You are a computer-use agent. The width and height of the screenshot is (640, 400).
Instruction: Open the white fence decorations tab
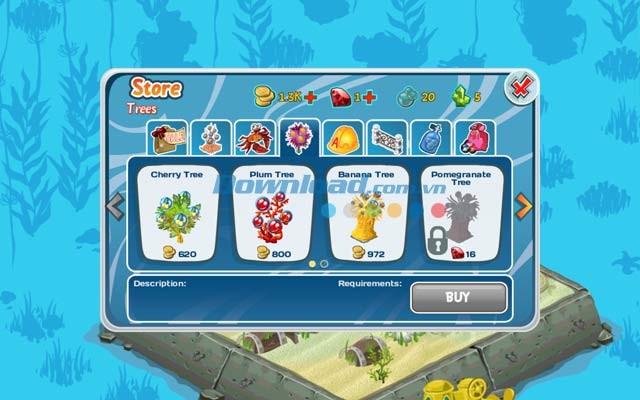pyautogui.click(x=387, y=137)
